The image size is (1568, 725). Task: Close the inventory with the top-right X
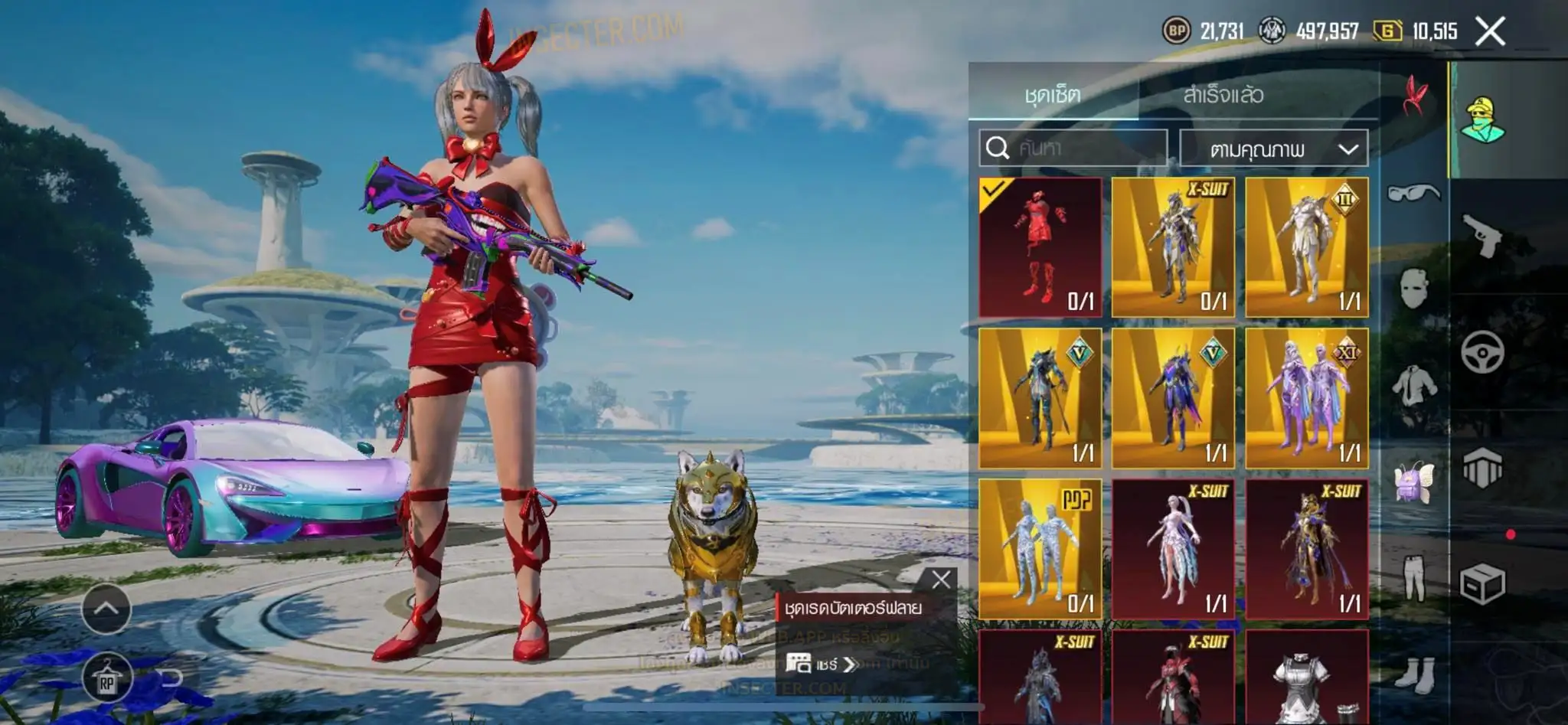pos(1490,31)
